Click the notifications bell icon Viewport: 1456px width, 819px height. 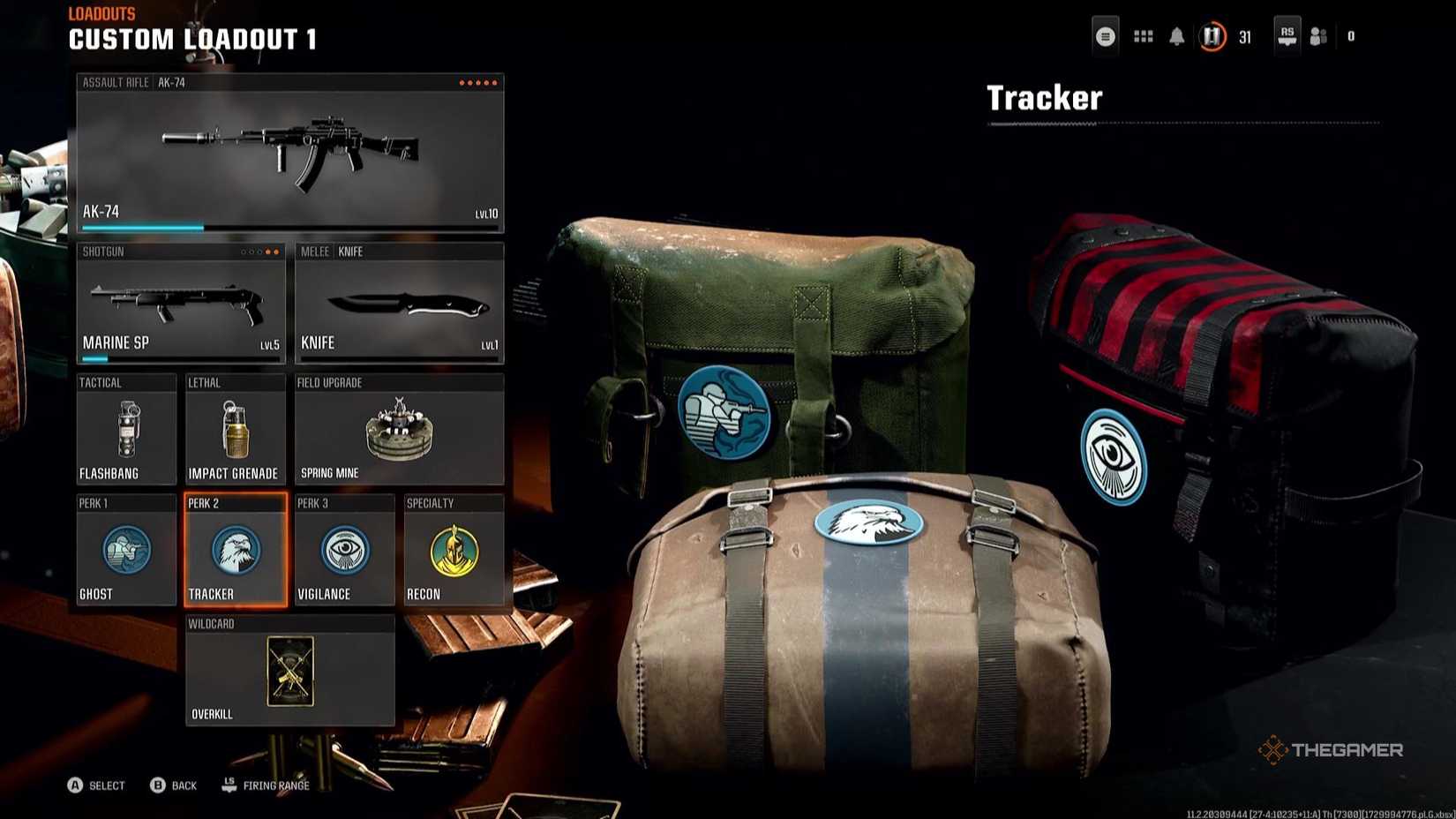pyautogui.click(x=1176, y=36)
